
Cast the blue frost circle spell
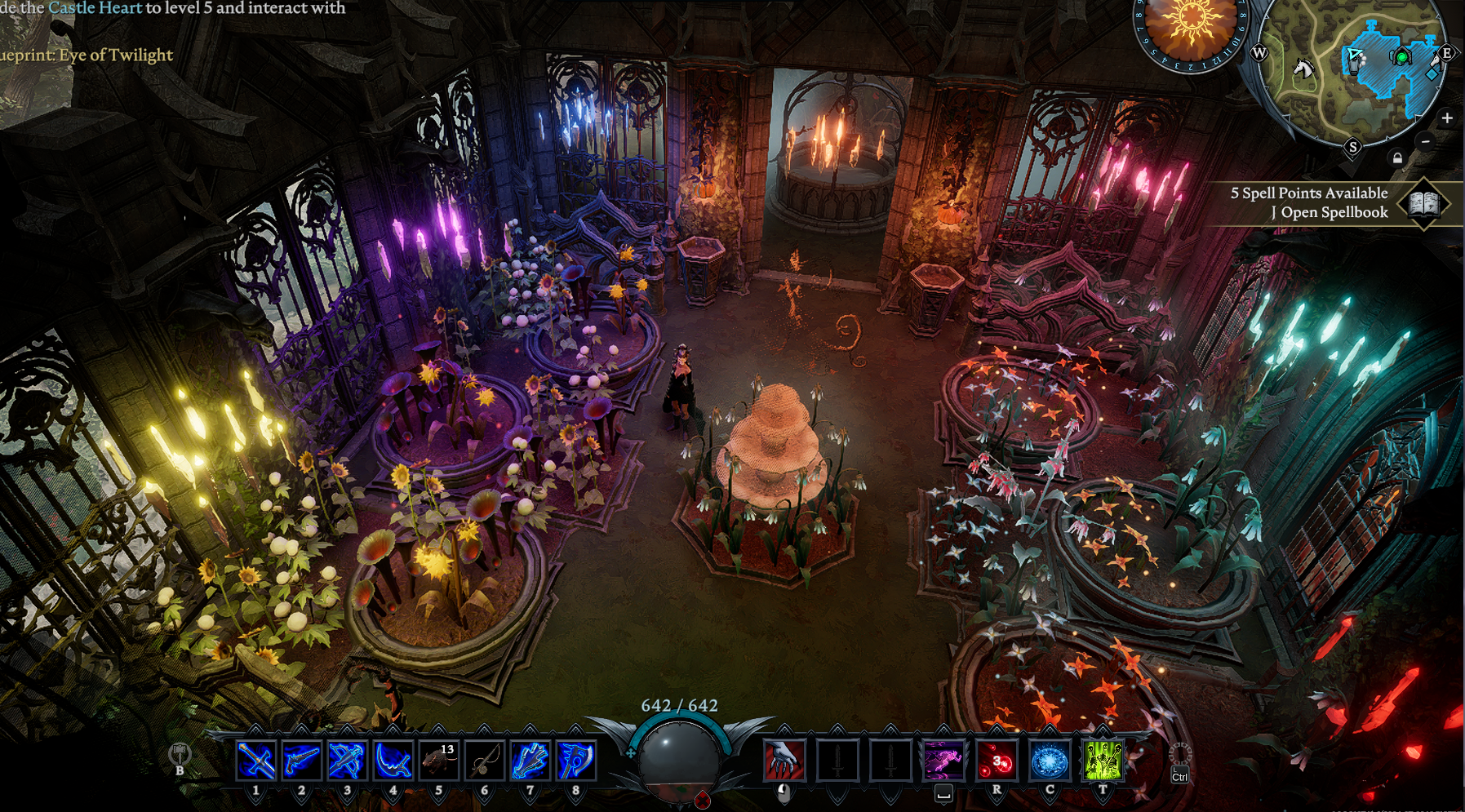point(1050,761)
